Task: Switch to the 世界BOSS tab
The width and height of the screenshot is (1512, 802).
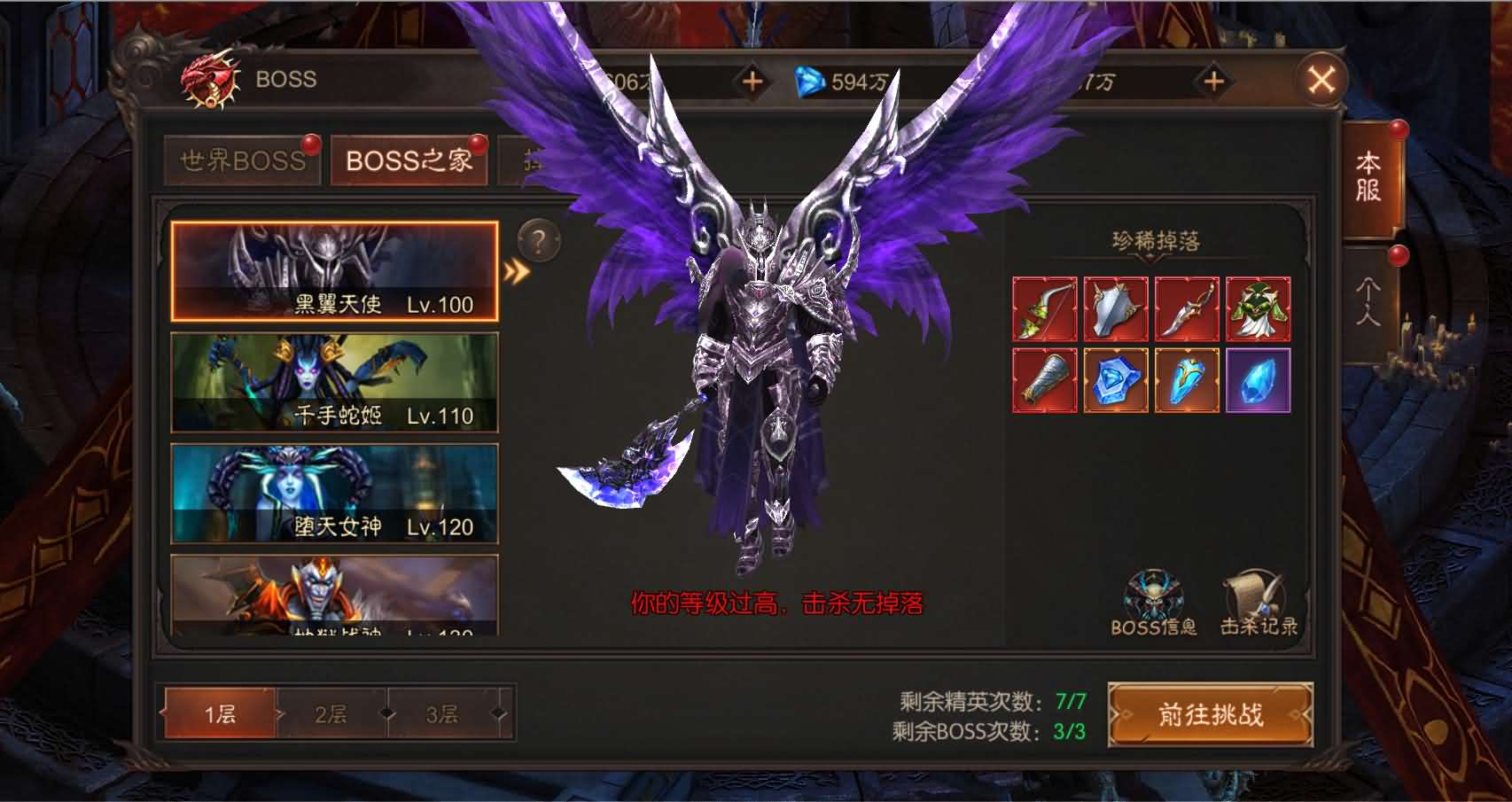Action: click(241, 161)
